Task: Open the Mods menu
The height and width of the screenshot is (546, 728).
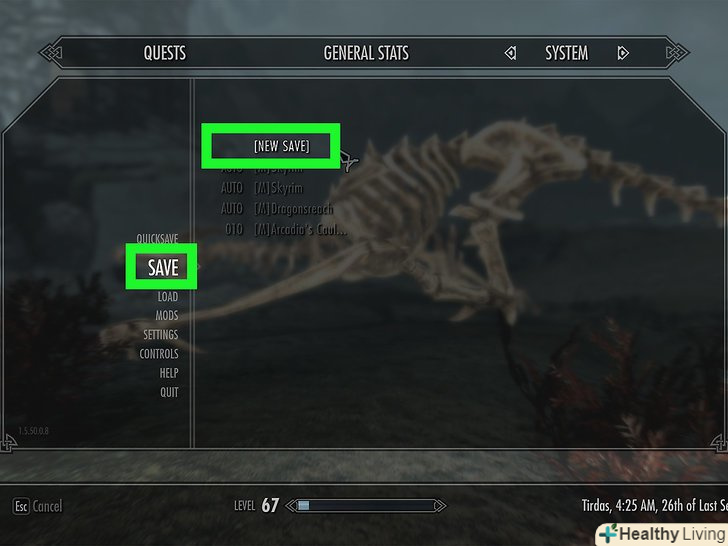Action: pyautogui.click(x=166, y=316)
